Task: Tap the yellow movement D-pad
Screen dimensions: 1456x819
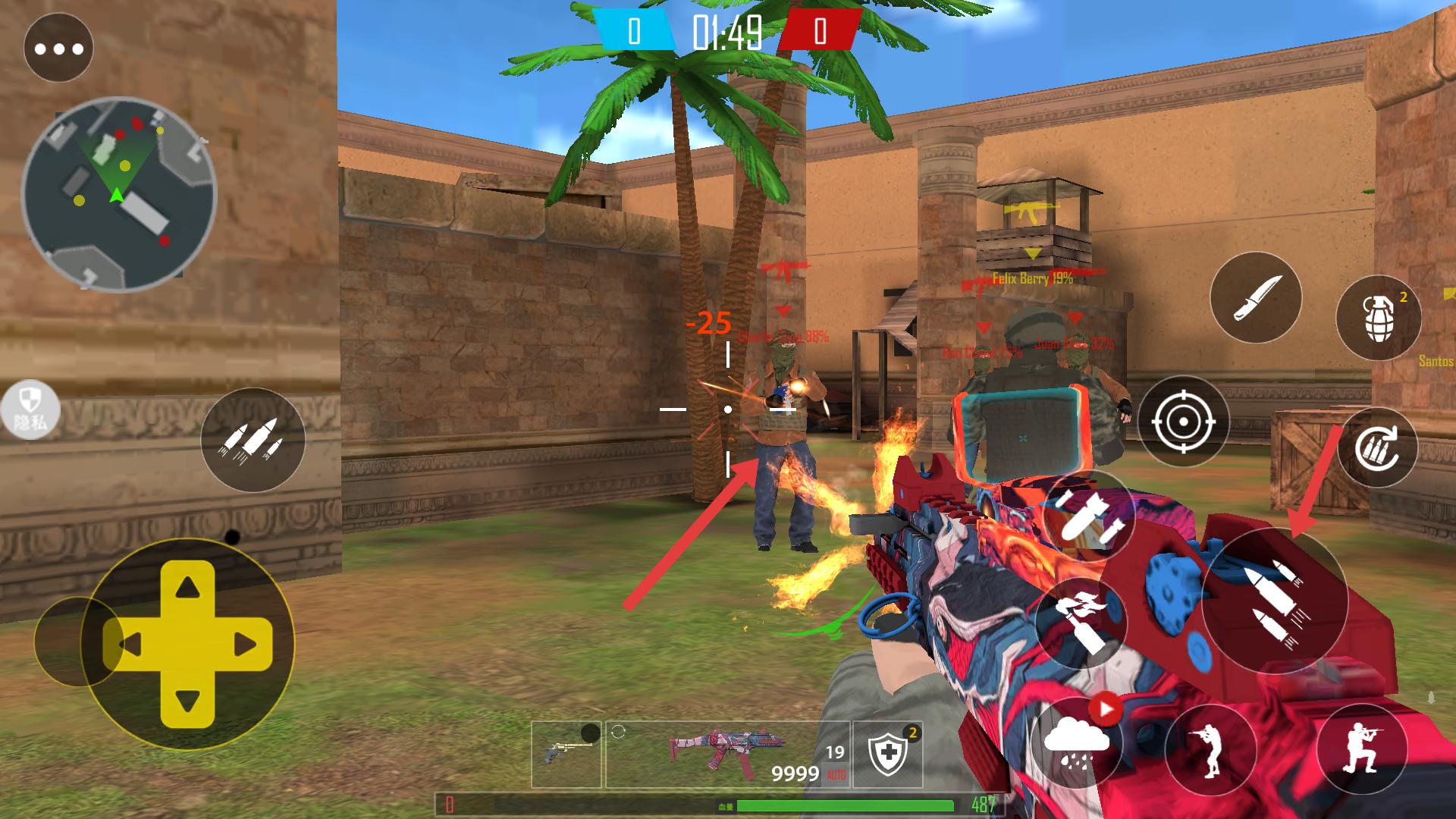Action: point(187,645)
